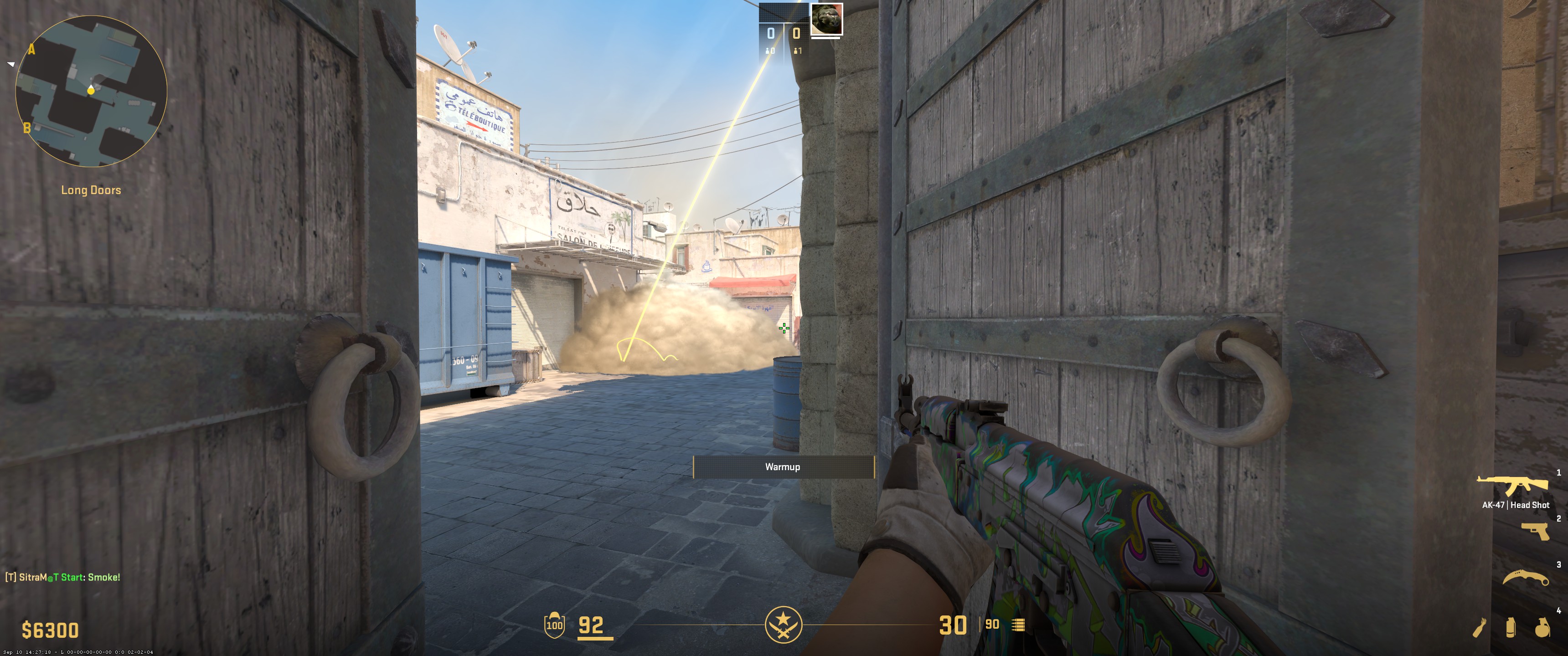
Task: Pick the flashbang canister grenade icon
Action: [1510, 627]
